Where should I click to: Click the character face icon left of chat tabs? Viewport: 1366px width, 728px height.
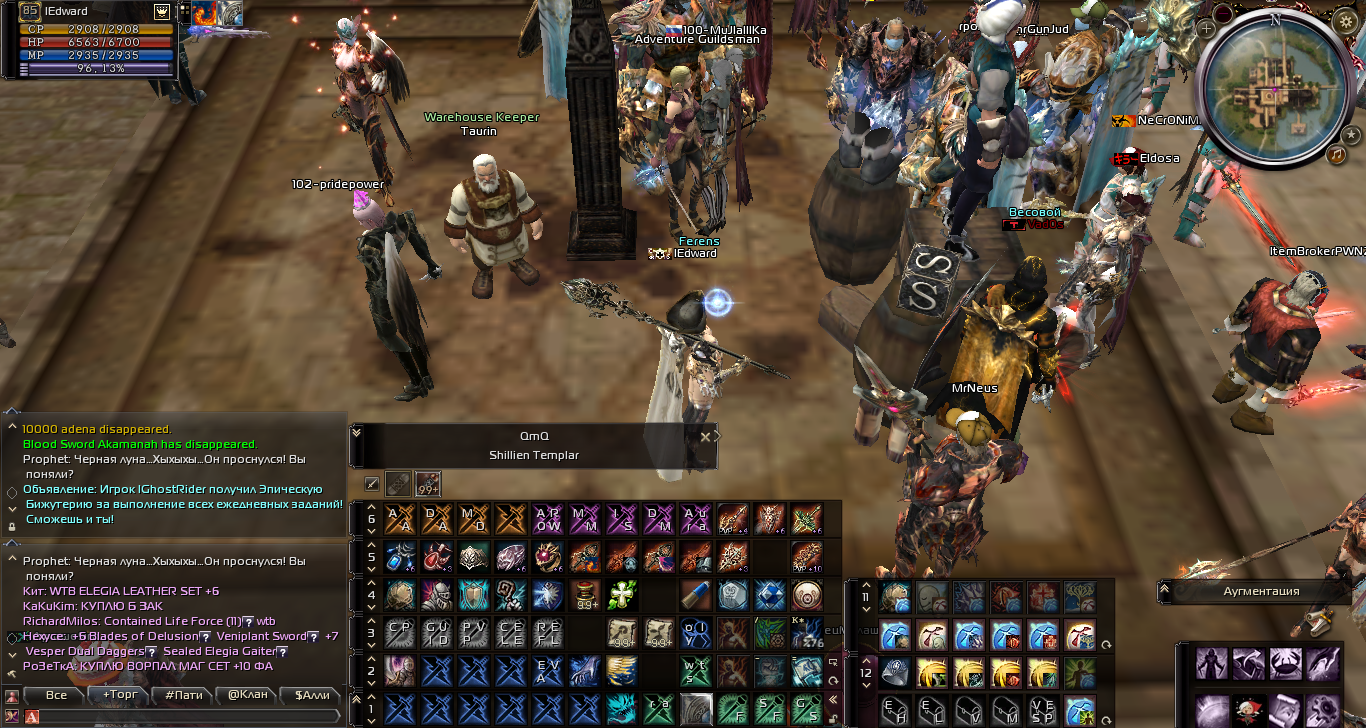pos(10,695)
